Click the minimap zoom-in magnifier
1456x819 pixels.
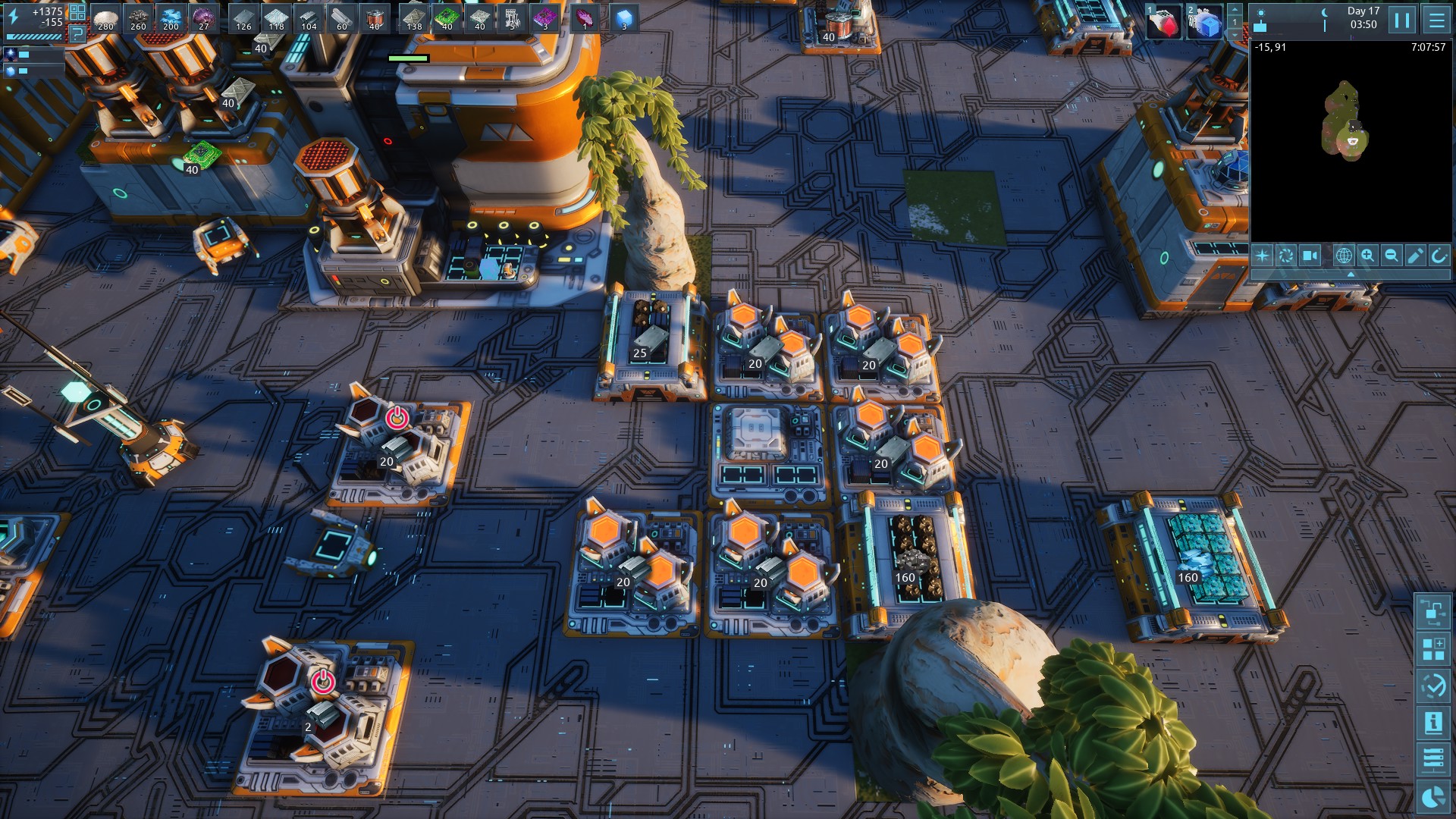pyautogui.click(x=1367, y=256)
